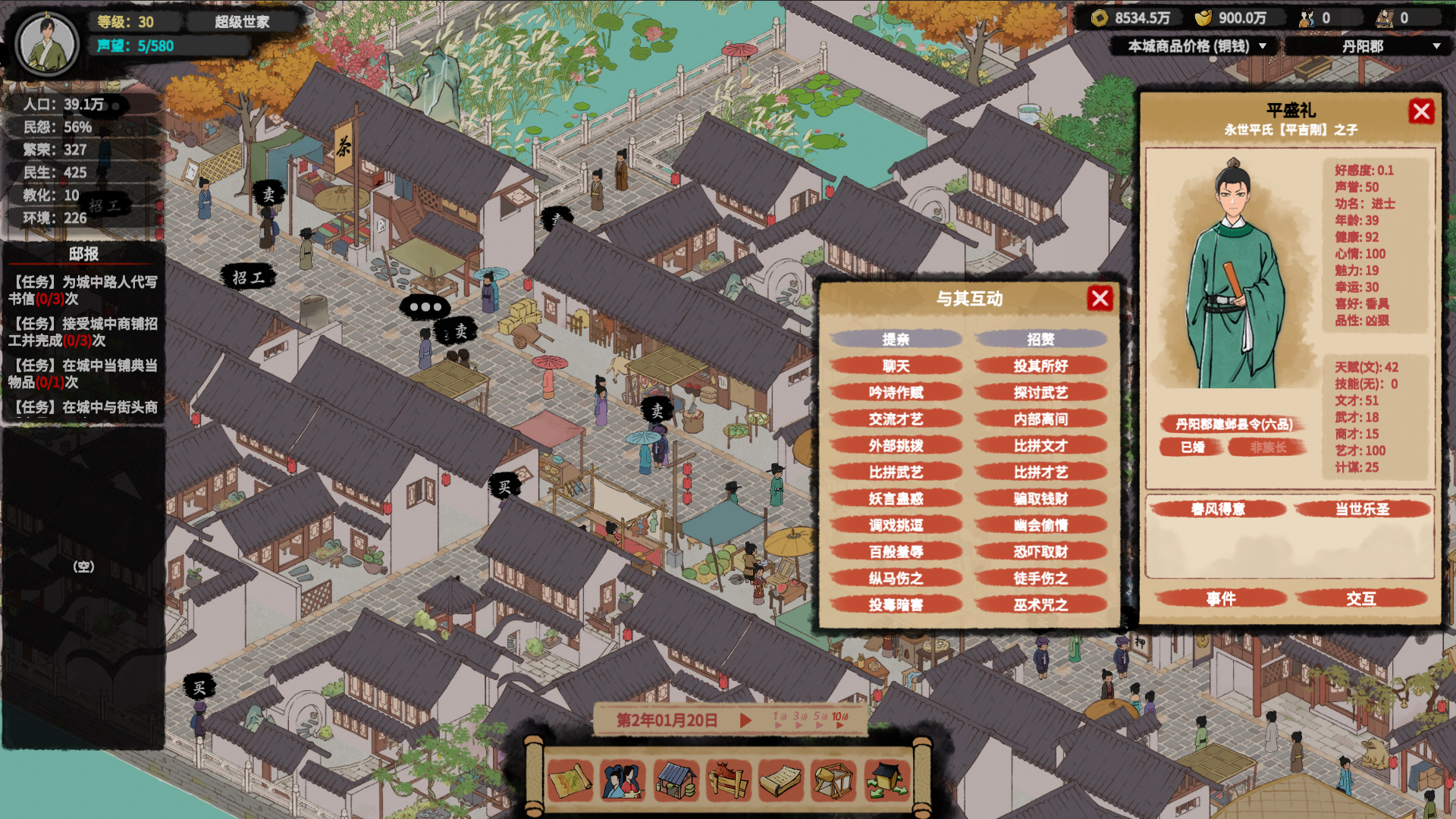
Task: Click the 事件 button on character panel
Action: 1221,598
